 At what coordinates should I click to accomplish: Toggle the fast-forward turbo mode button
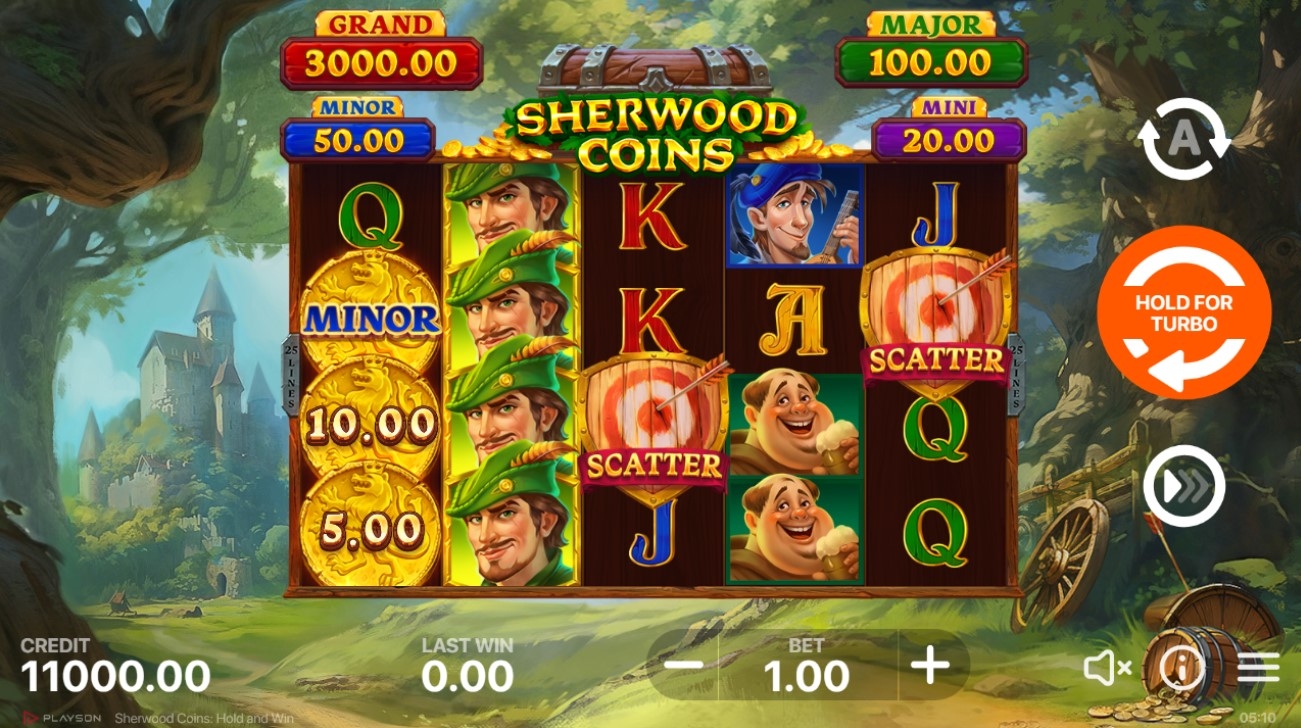(1184, 487)
